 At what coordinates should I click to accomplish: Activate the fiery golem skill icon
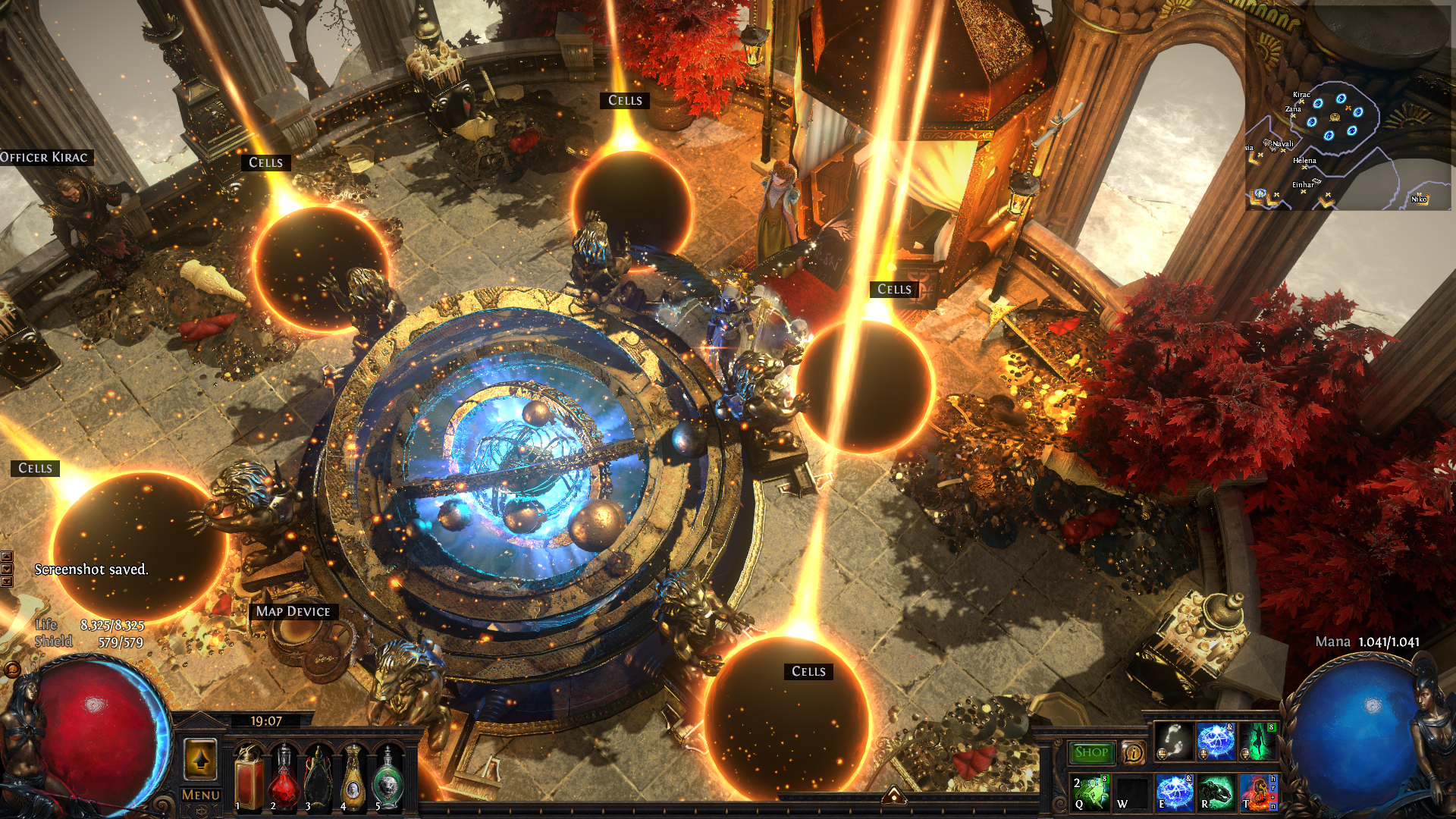(1257, 792)
